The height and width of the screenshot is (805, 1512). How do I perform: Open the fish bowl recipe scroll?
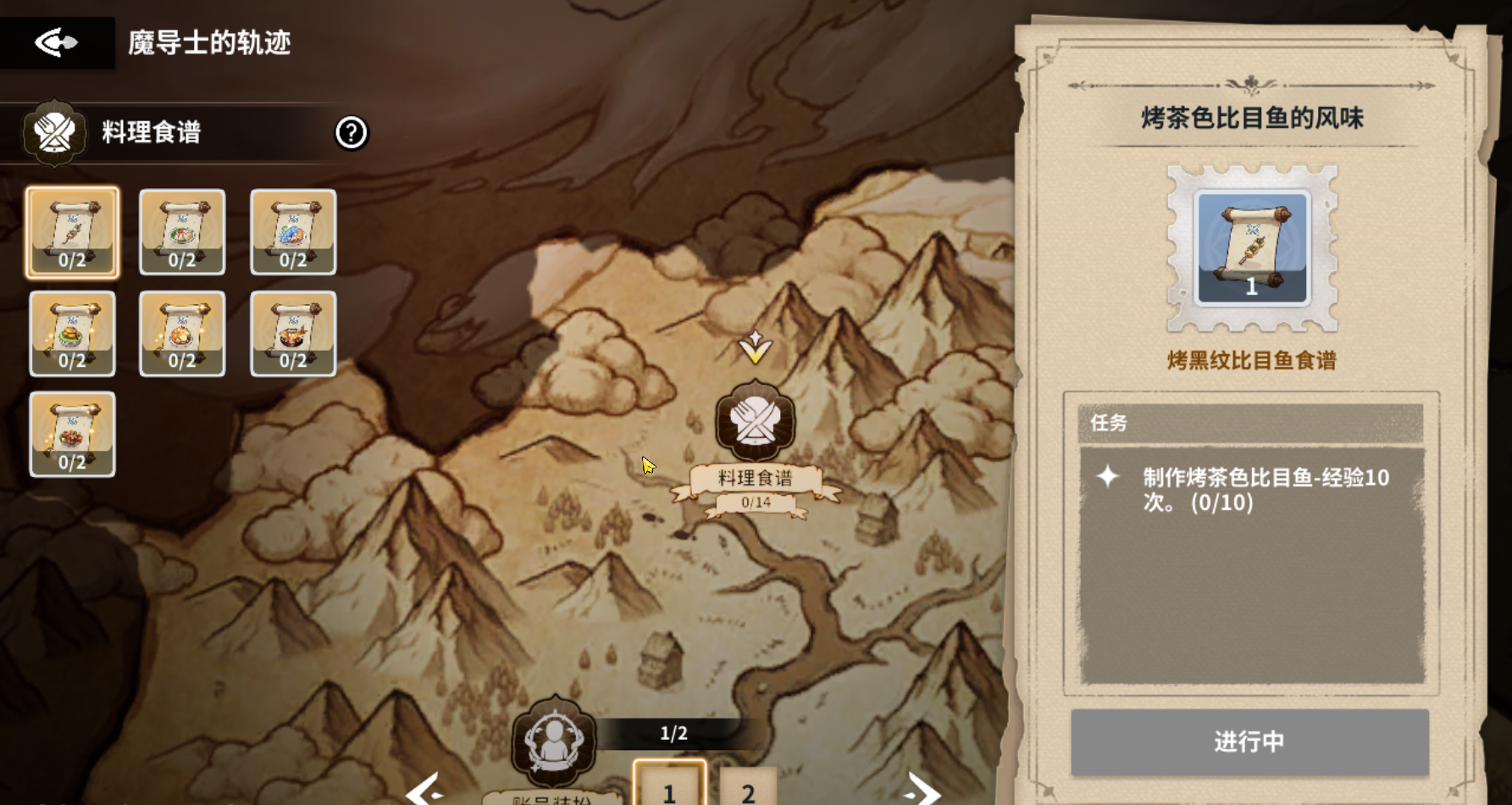[x=292, y=333]
